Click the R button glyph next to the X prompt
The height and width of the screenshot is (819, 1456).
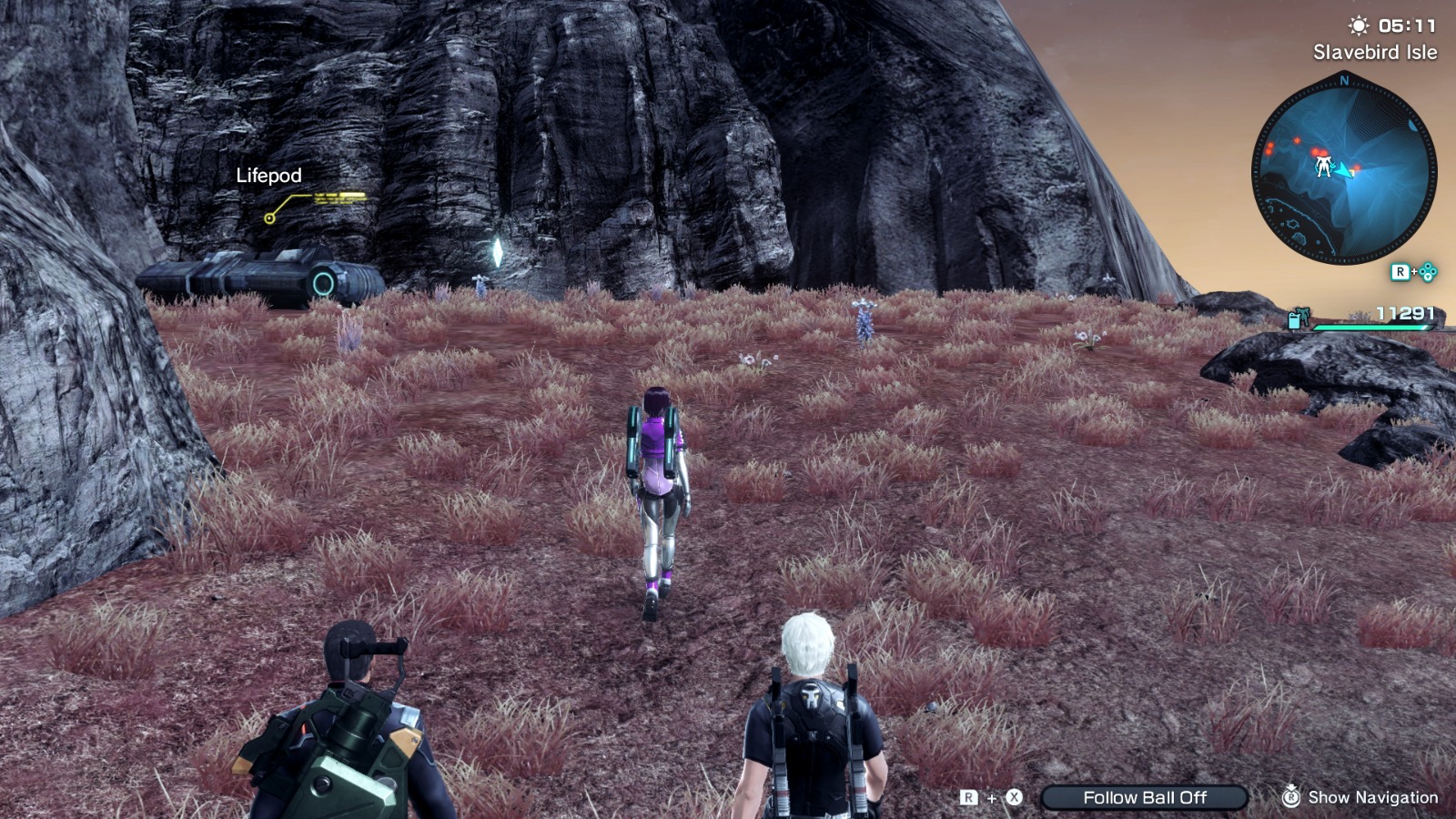point(967,795)
